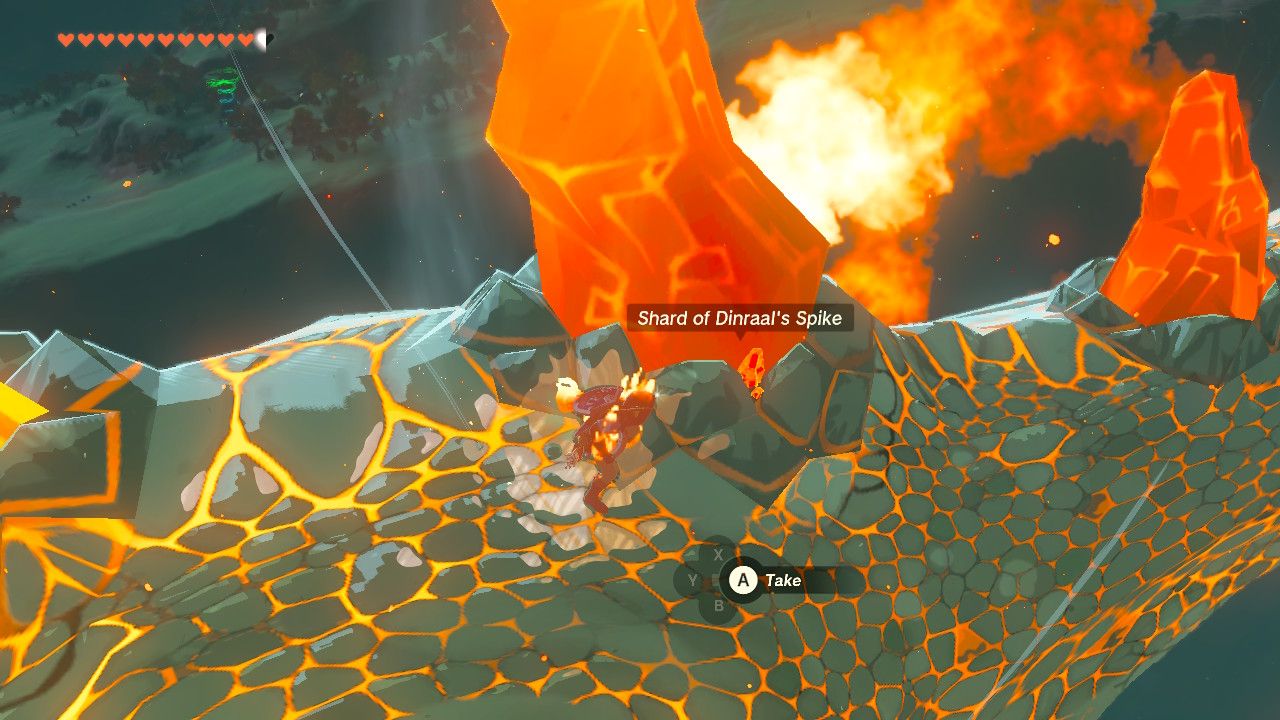Image resolution: width=1280 pixels, height=720 pixels.
Task: Click the fifth heart of Link's health bar
Action: pyautogui.click(x=145, y=39)
